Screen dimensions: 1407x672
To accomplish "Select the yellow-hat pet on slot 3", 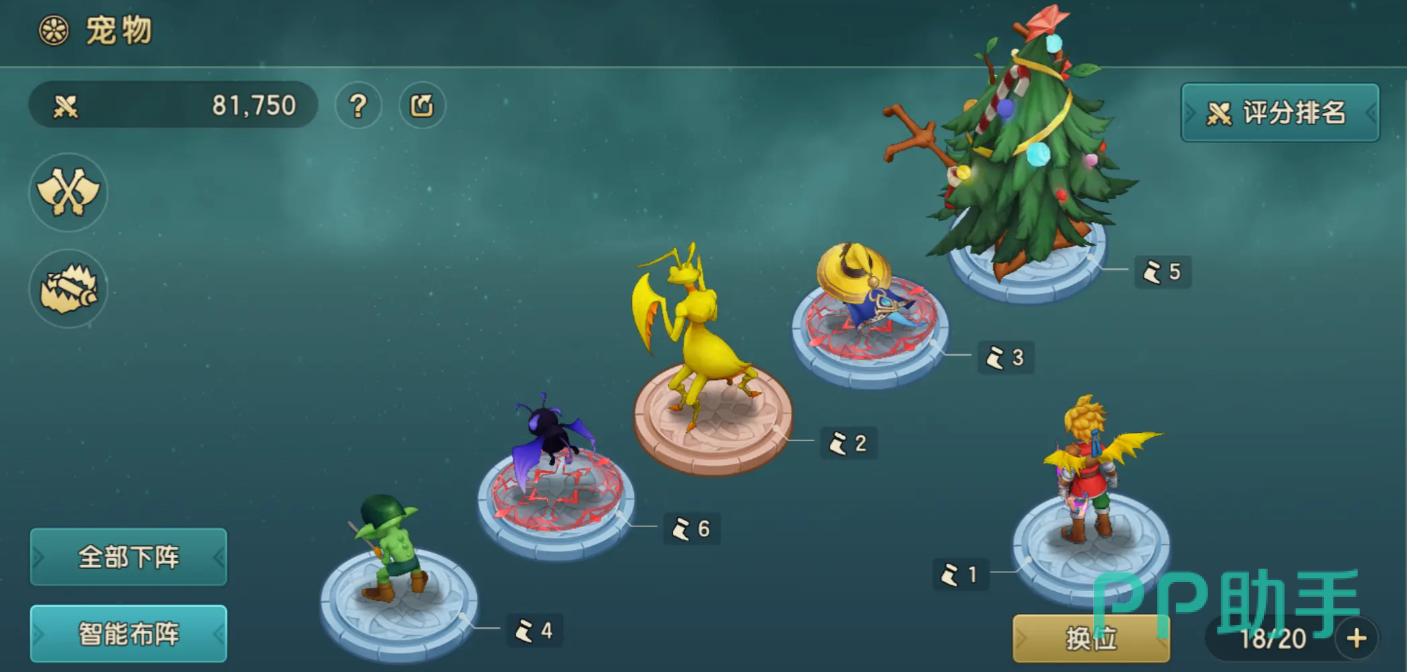I will click(862, 285).
